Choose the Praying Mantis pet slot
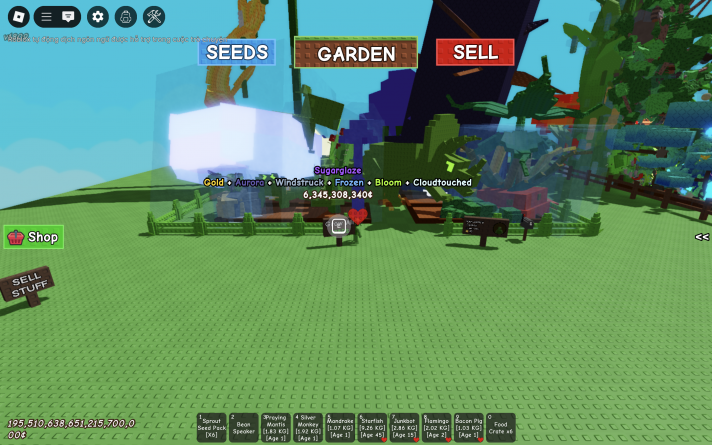 pos(276,427)
